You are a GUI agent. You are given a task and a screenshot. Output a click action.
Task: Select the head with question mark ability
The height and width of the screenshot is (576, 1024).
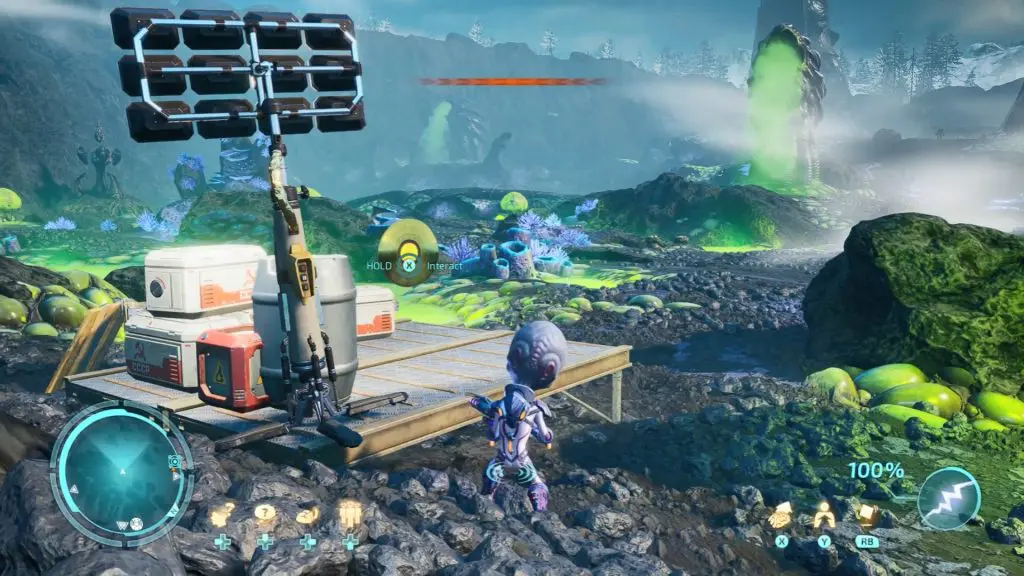click(307, 515)
